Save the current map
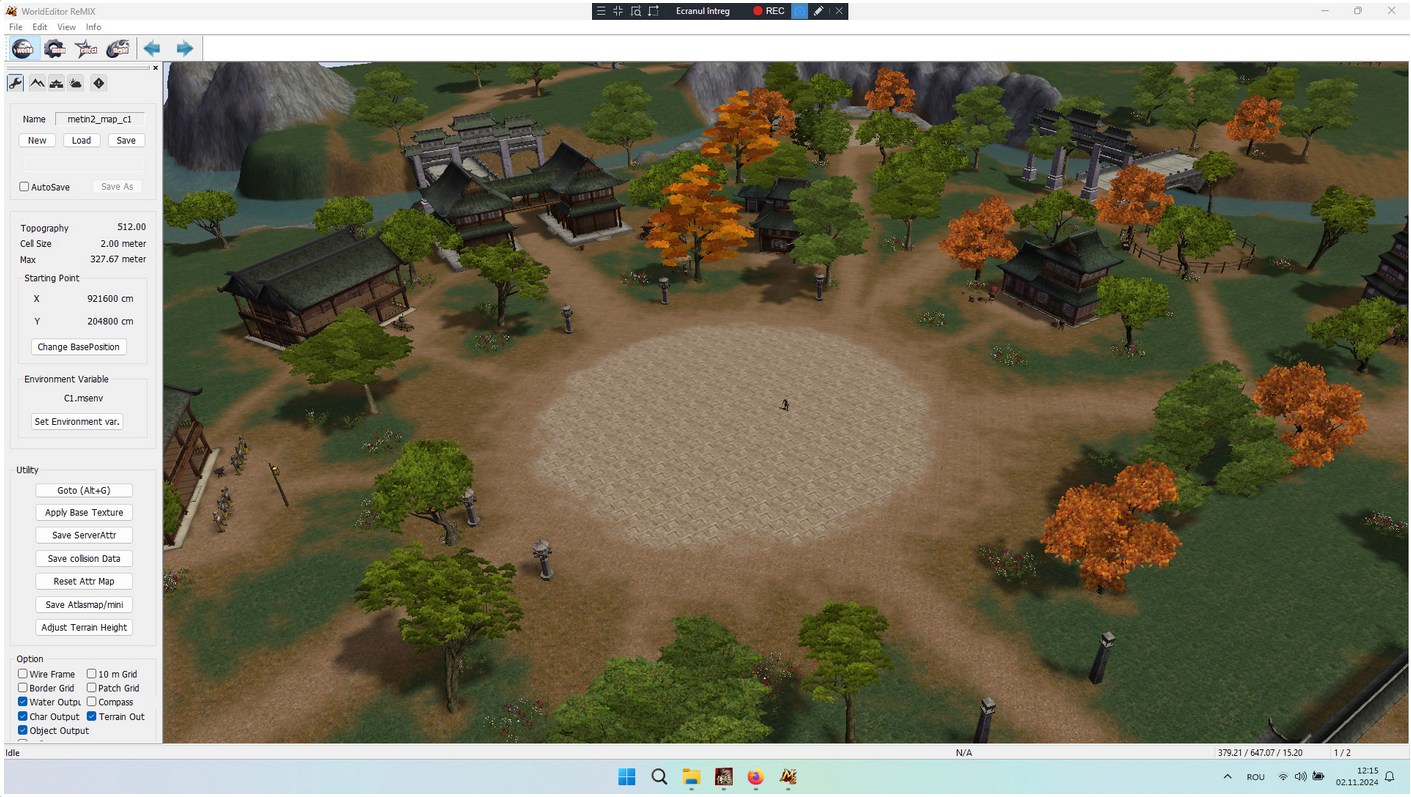 pyautogui.click(x=126, y=140)
